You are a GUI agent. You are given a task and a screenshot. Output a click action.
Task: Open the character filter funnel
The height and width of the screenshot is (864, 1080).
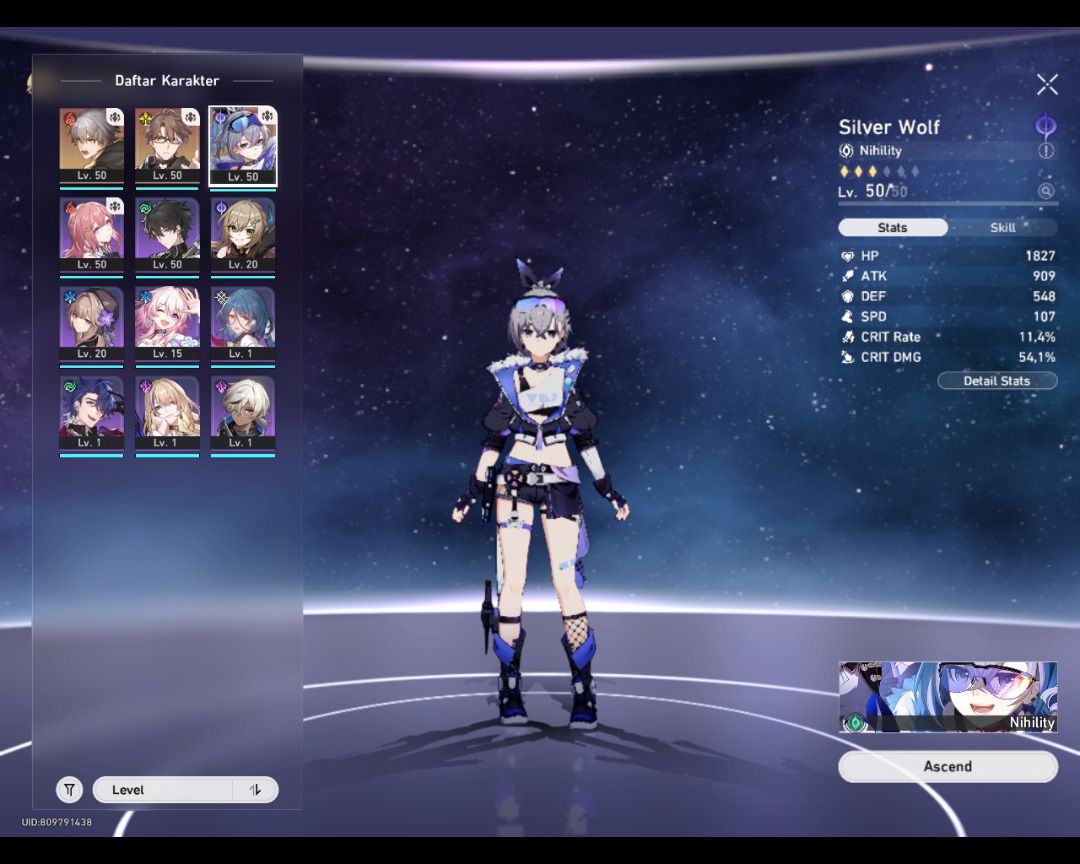[x=69, y=790]
